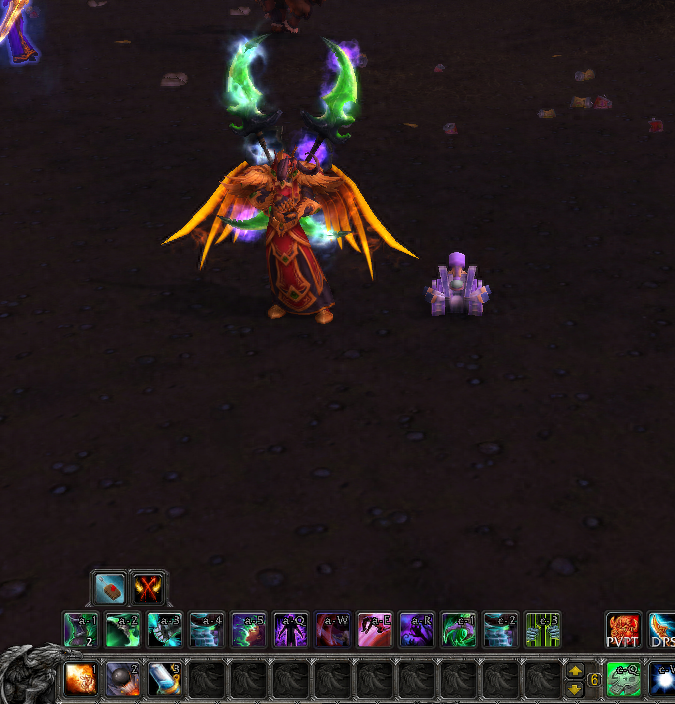This screenshot has height=704, width=675.
Task: Cast the purple silhouette ability bound to a-Q
Action: (x=291, y=630)
